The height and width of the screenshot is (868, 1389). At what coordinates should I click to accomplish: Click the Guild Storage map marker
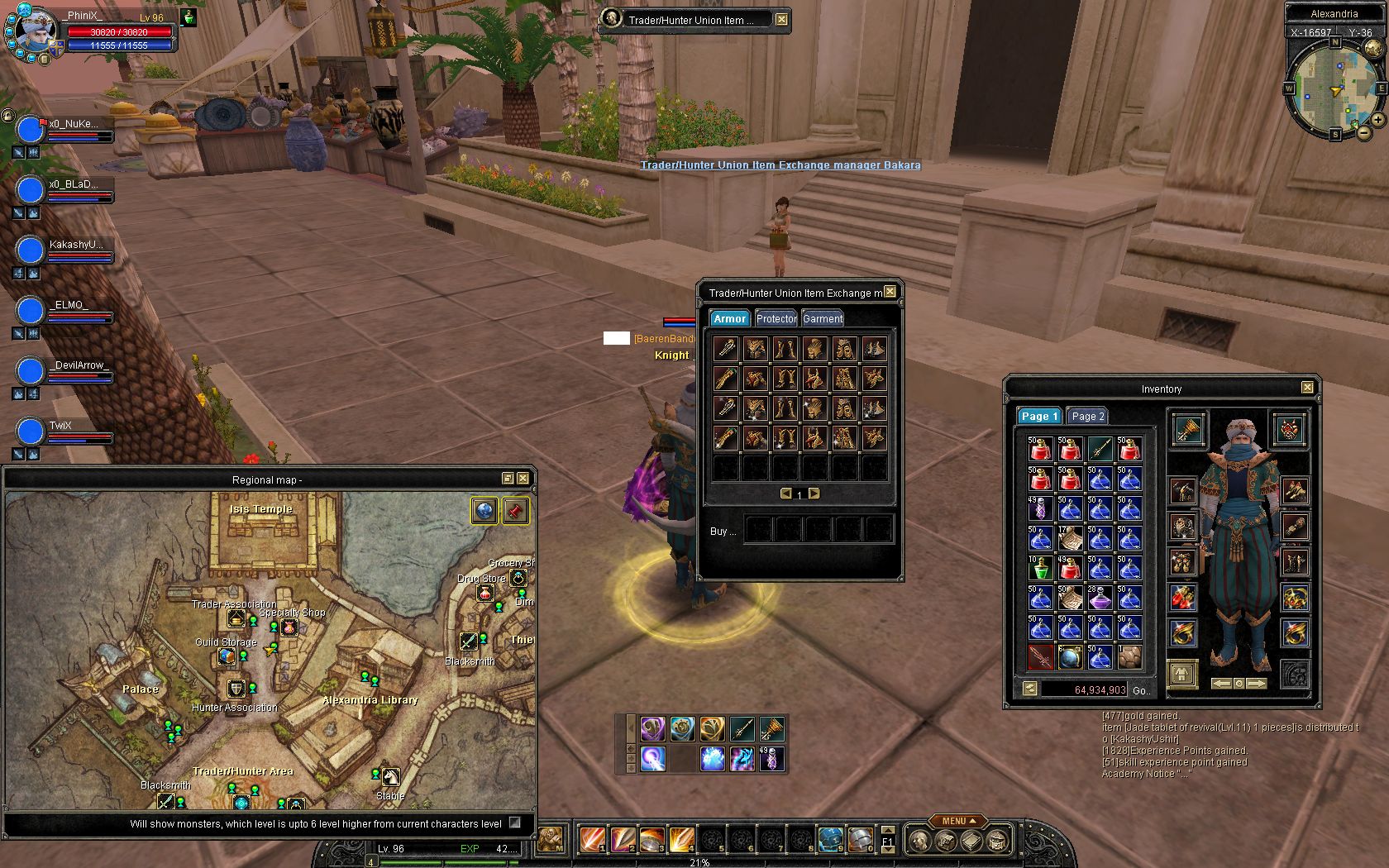pyautogui.click(x=227, y=656)
